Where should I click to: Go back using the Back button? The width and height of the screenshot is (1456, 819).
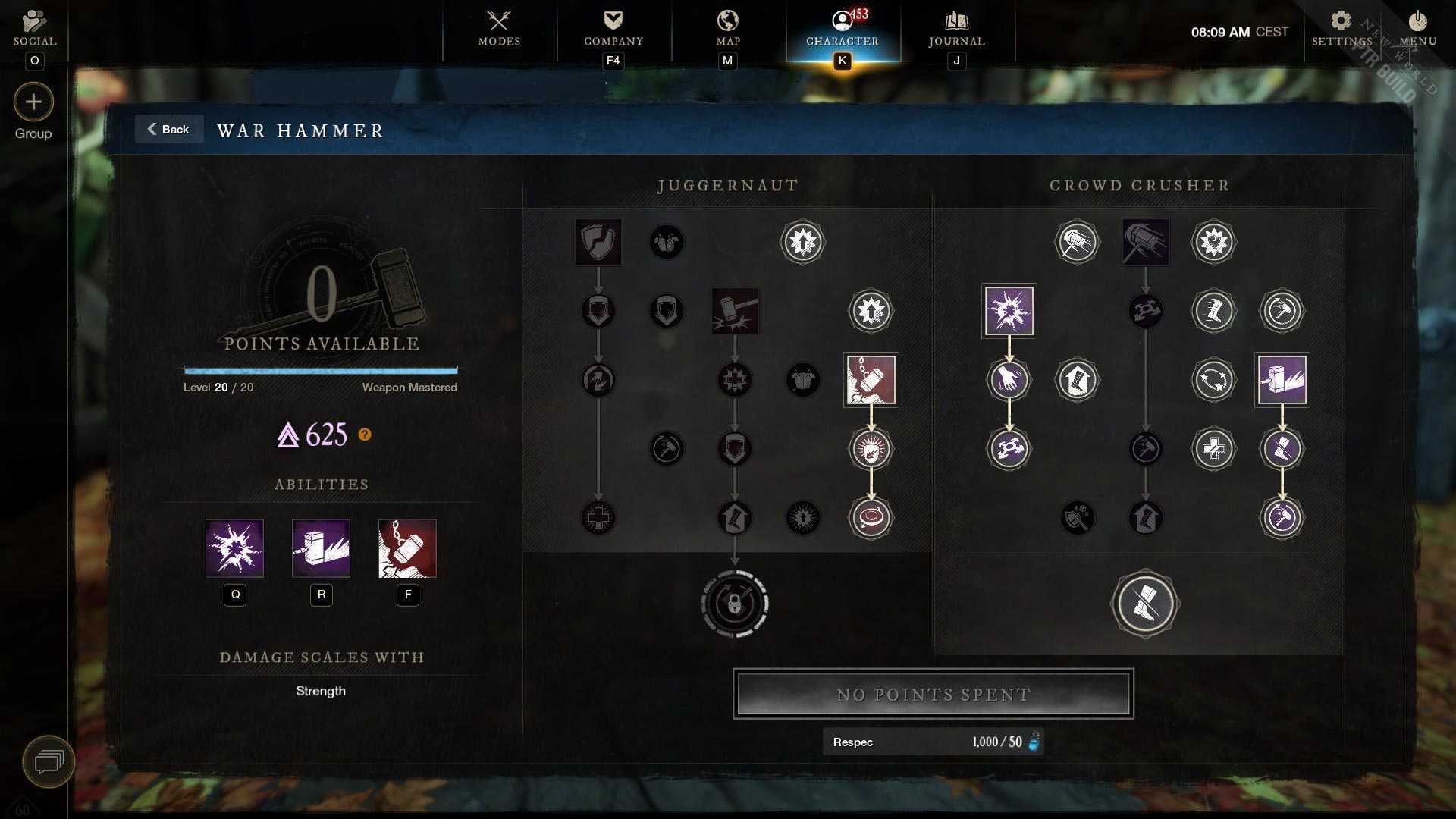[168, 130]
